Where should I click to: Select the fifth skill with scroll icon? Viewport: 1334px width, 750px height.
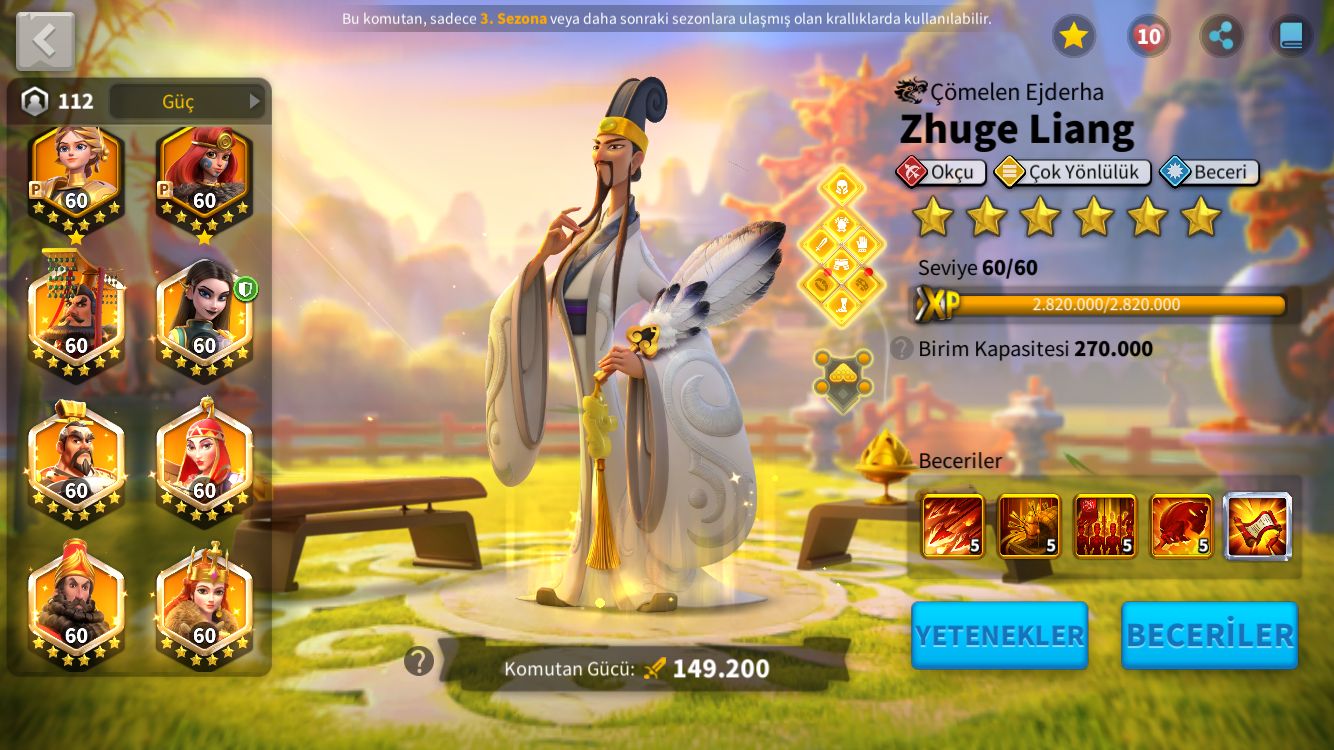[1258, 526]
